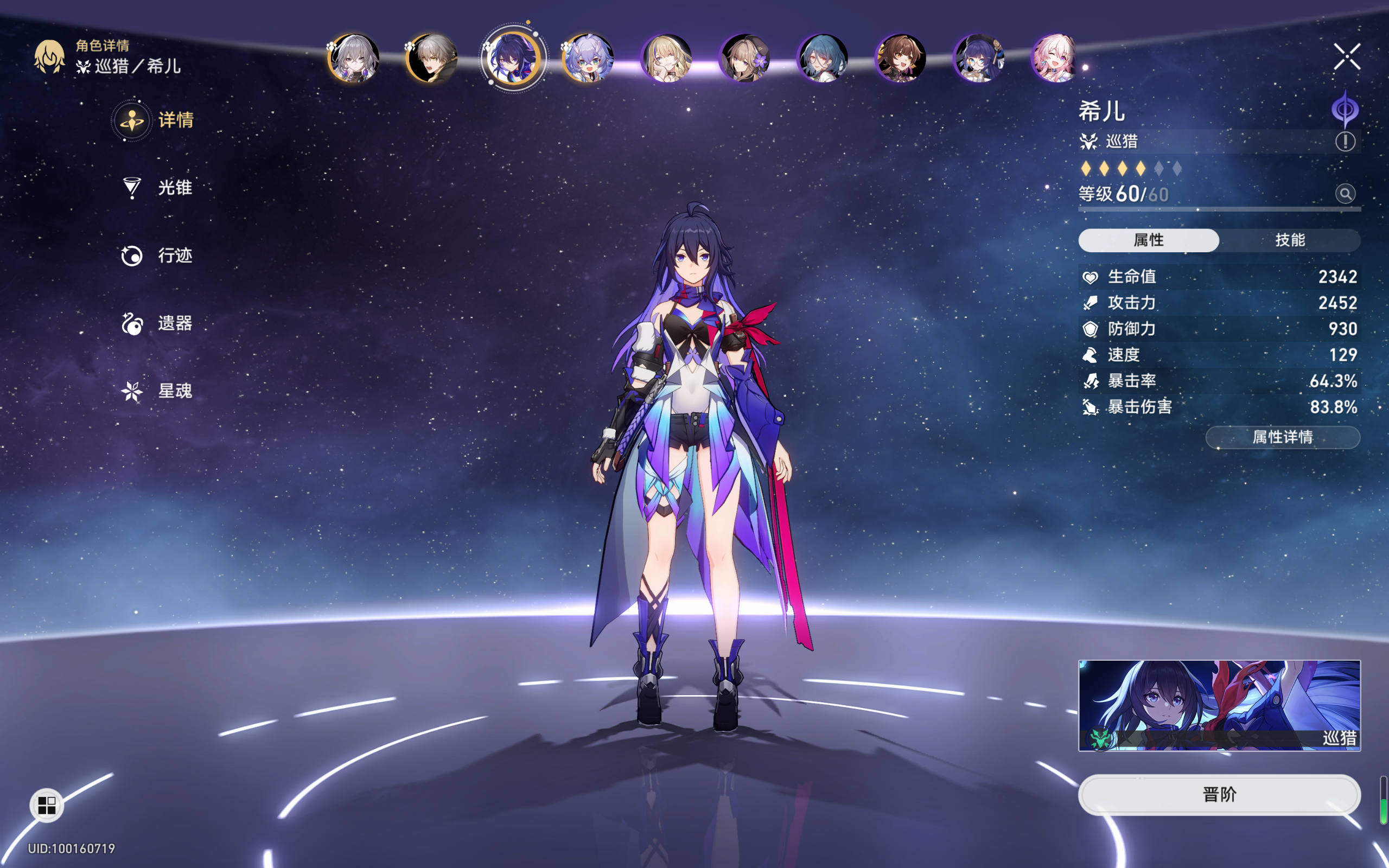1389x868 pixels.
Task: View the 巡猎 character splash art thumbnail
Action: coord(1219,706)
